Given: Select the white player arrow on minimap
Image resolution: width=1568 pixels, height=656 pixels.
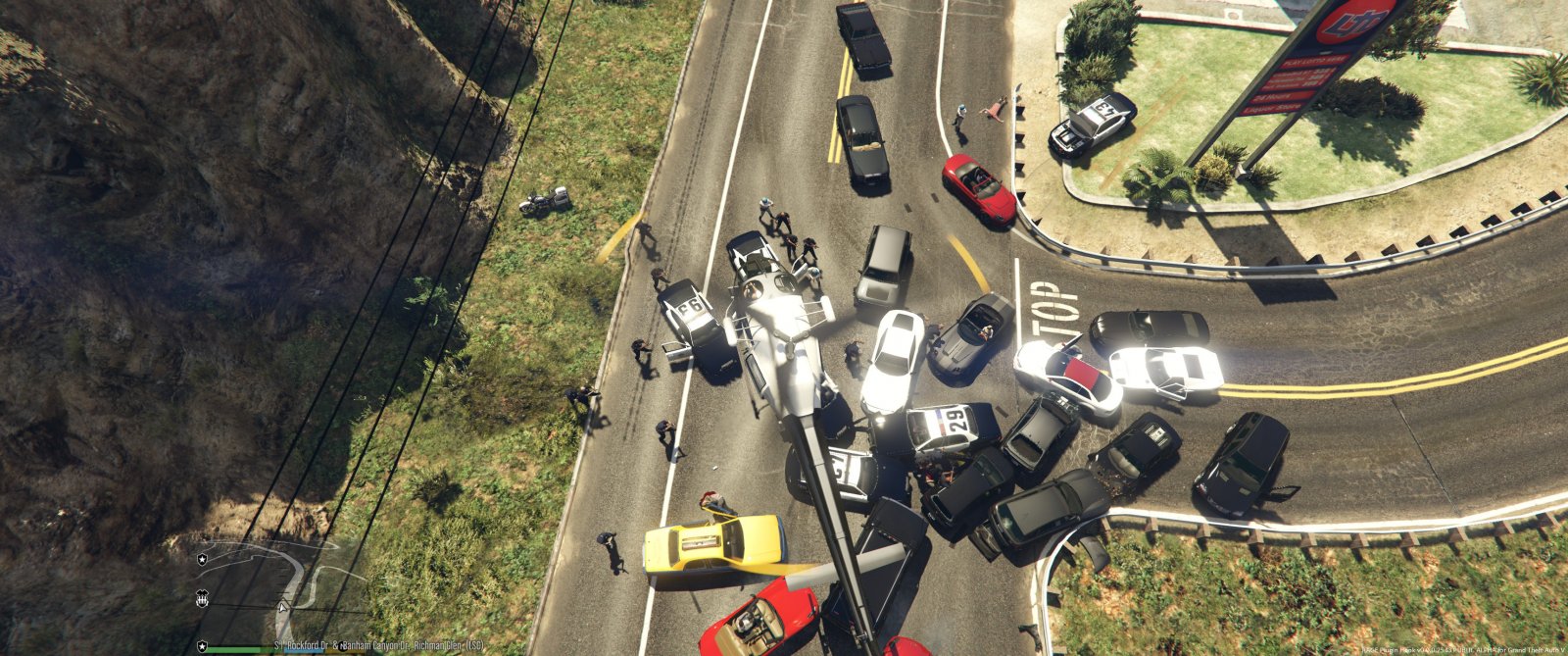Looking at the screenshot, I should coord(283,607).
